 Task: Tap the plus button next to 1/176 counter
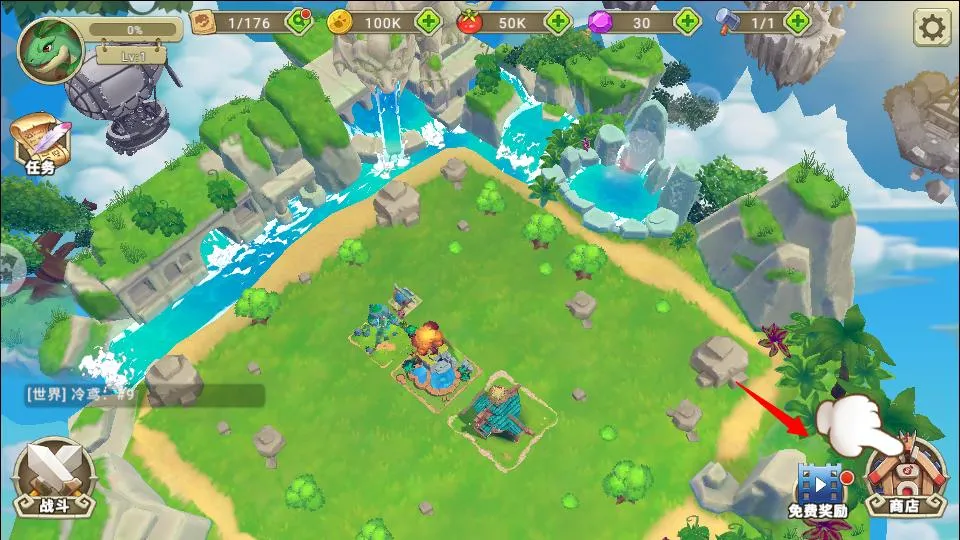(x=299, y=21)
